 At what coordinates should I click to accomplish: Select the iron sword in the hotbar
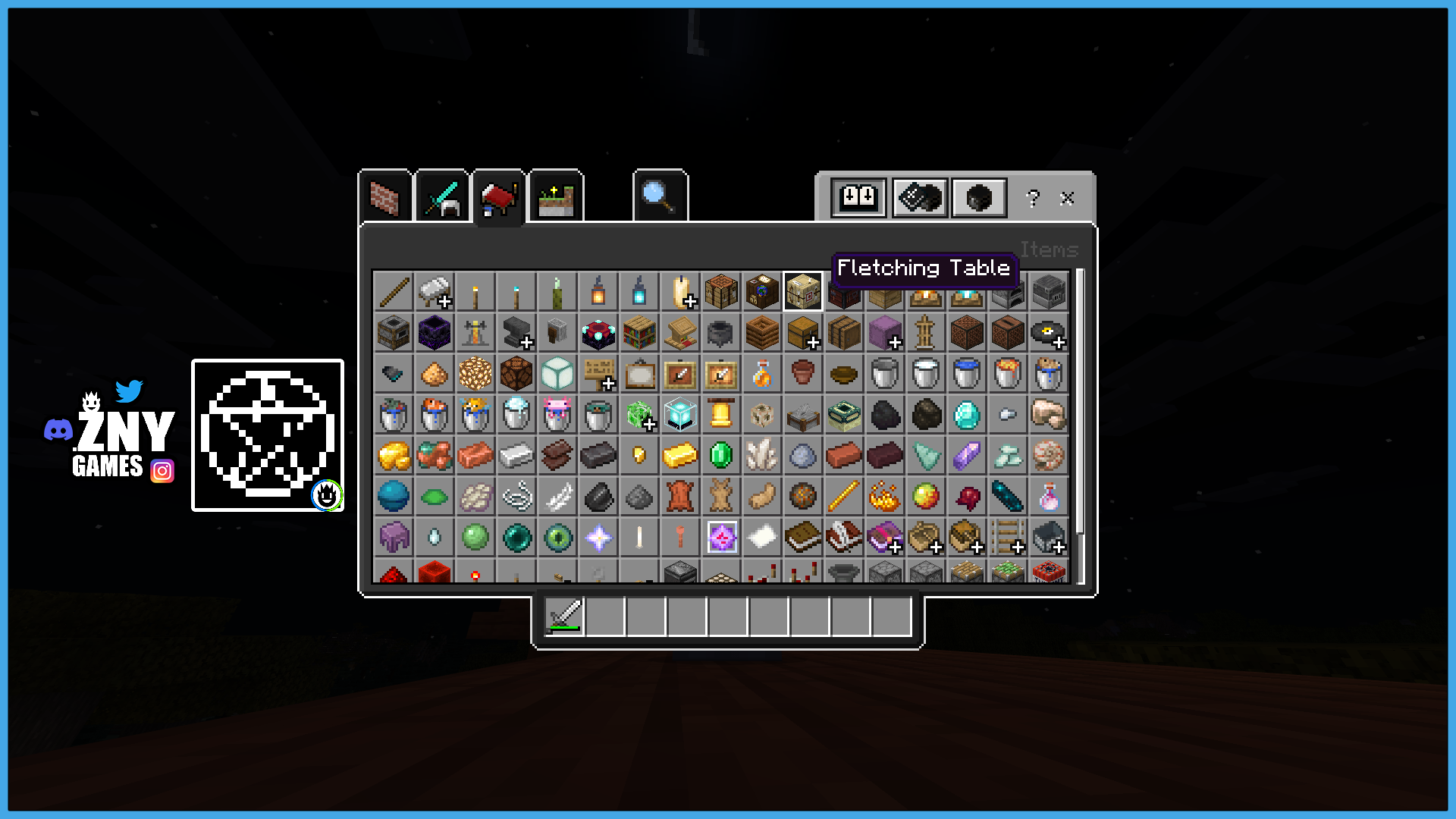coord(564,616)
